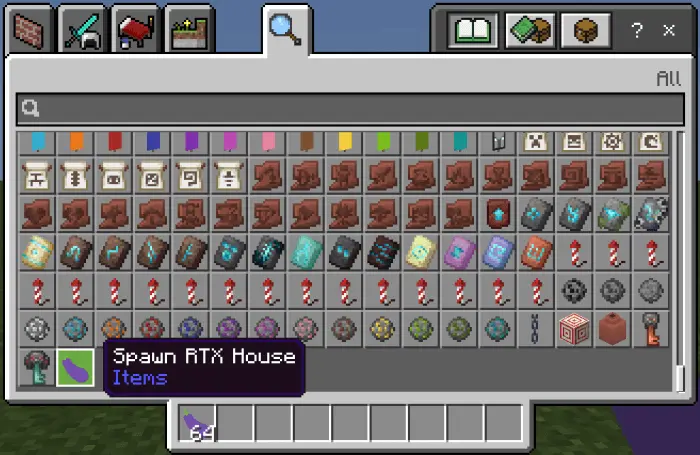The image size is (700, 455).
Task: Select the orange trial key item
Action: coord(653,329)
